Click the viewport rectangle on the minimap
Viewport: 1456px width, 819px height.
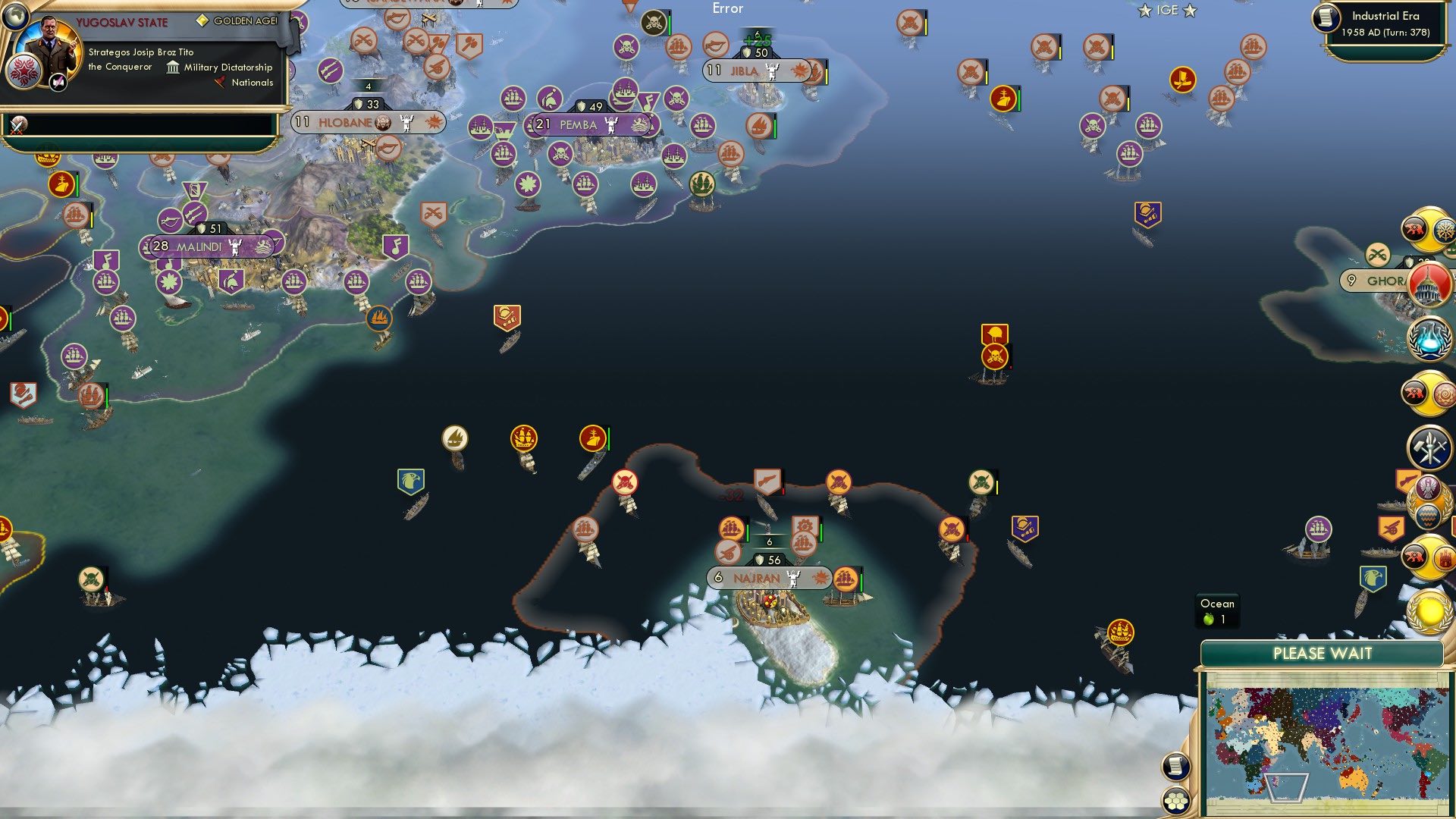click(1287, 789)
